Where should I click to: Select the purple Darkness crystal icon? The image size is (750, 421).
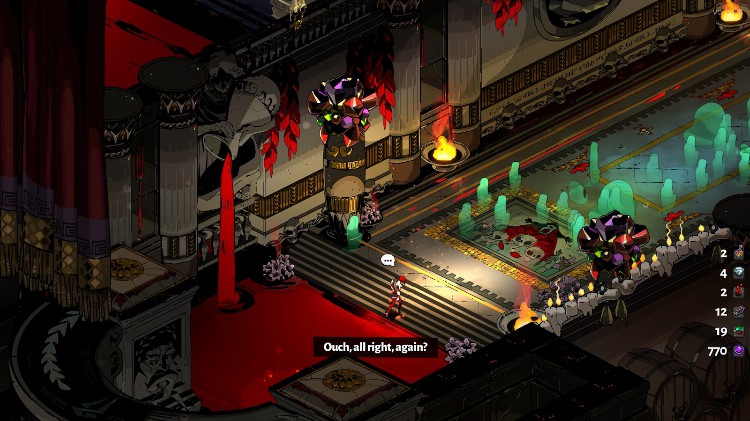pyautogui.click(x=740, y=351)
